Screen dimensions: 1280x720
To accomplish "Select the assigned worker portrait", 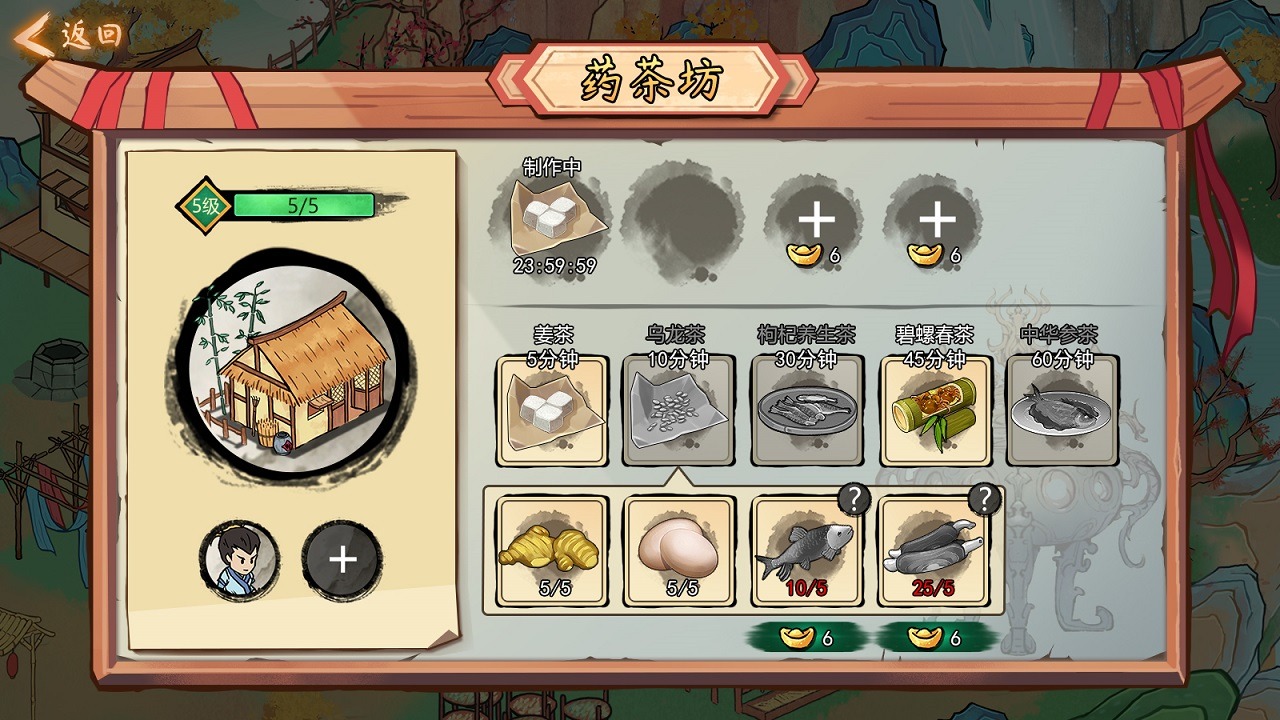I will pyautogui.click(x=239, y=560).
